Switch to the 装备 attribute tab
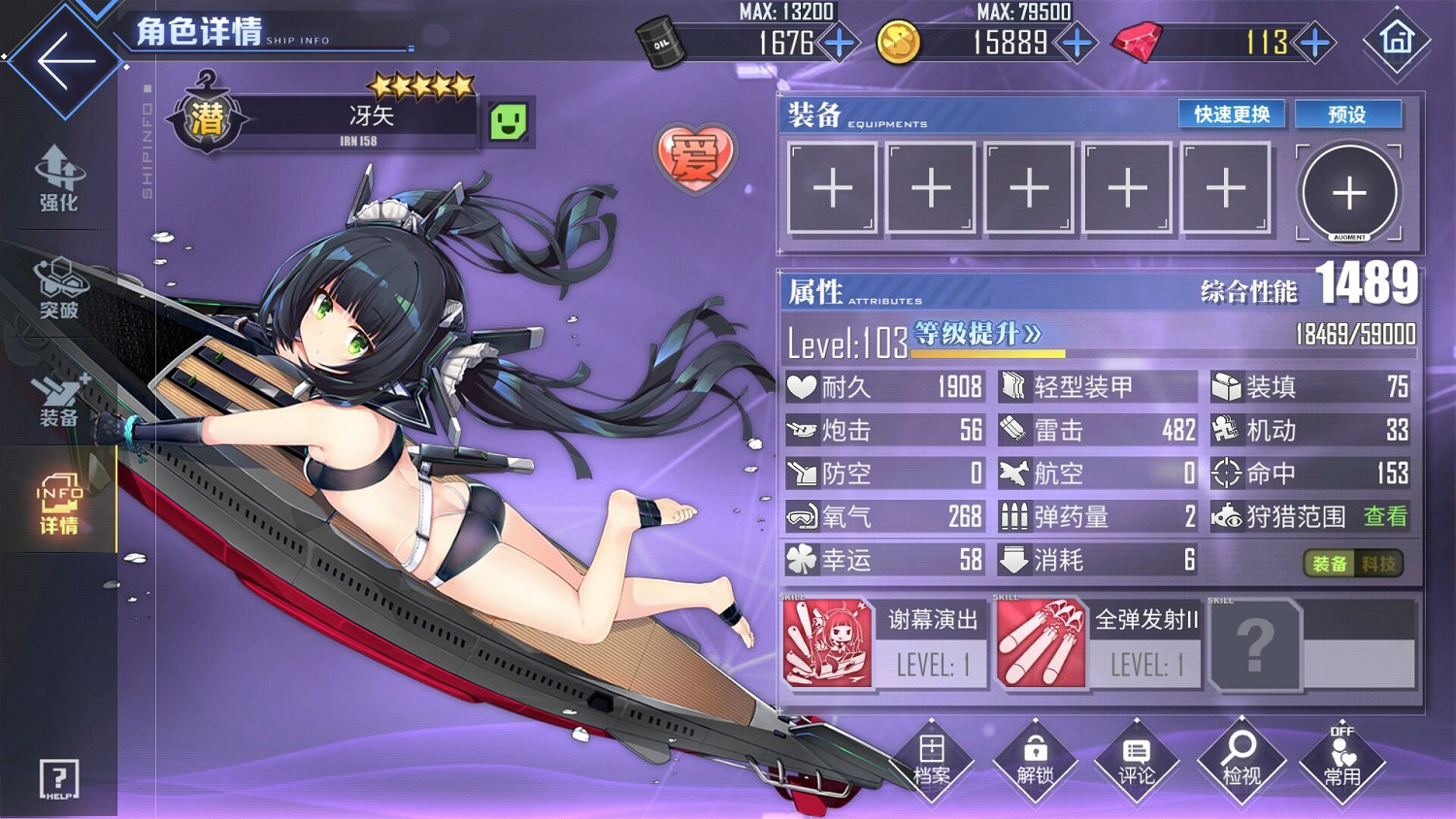The height and width of the screenshot is (819, 1456). coord(1330,562)
